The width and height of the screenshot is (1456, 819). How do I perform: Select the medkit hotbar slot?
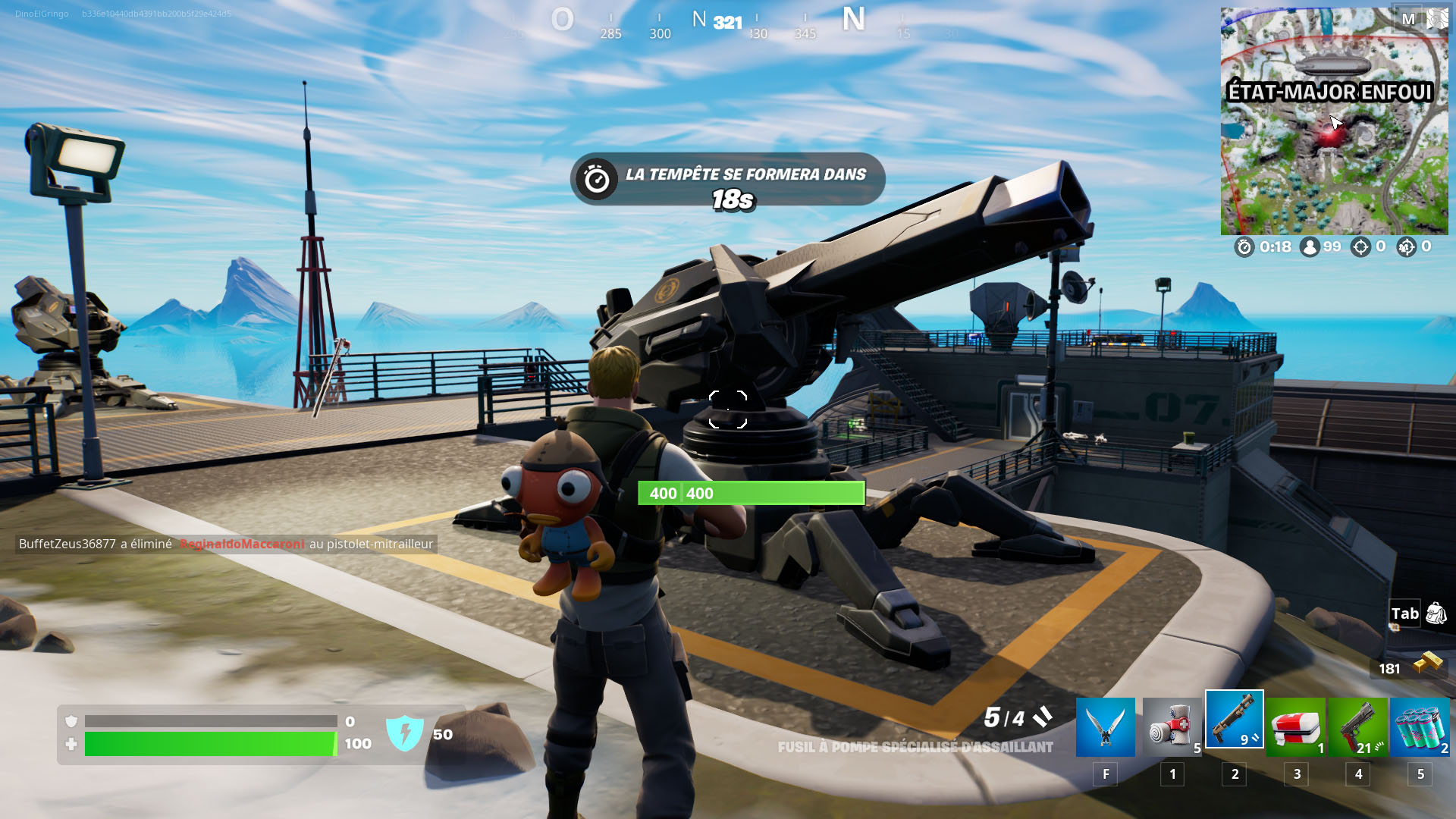click(1296, 726)
